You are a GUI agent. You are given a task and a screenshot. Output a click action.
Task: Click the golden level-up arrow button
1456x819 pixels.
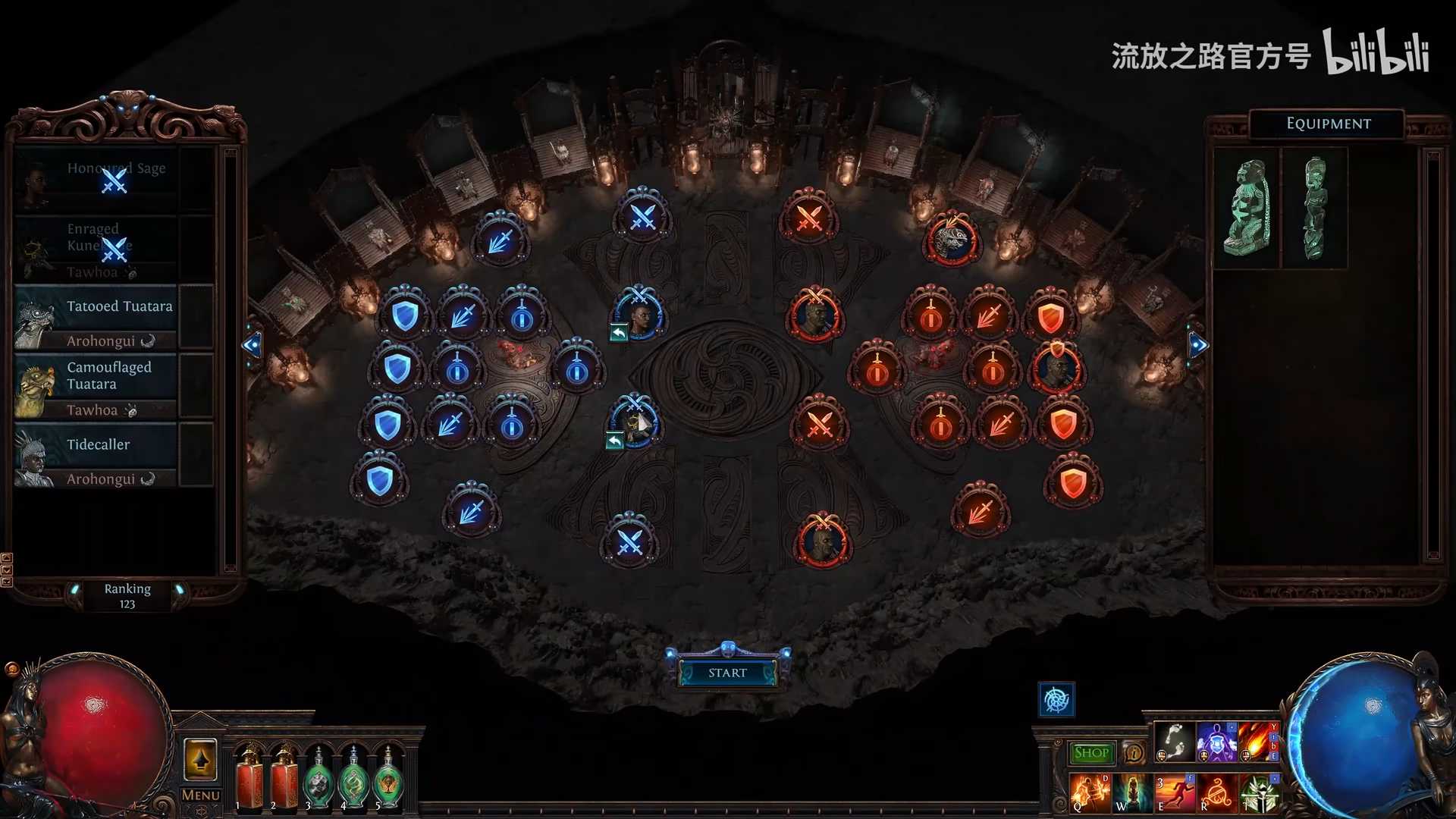click(x=200, y=759)
